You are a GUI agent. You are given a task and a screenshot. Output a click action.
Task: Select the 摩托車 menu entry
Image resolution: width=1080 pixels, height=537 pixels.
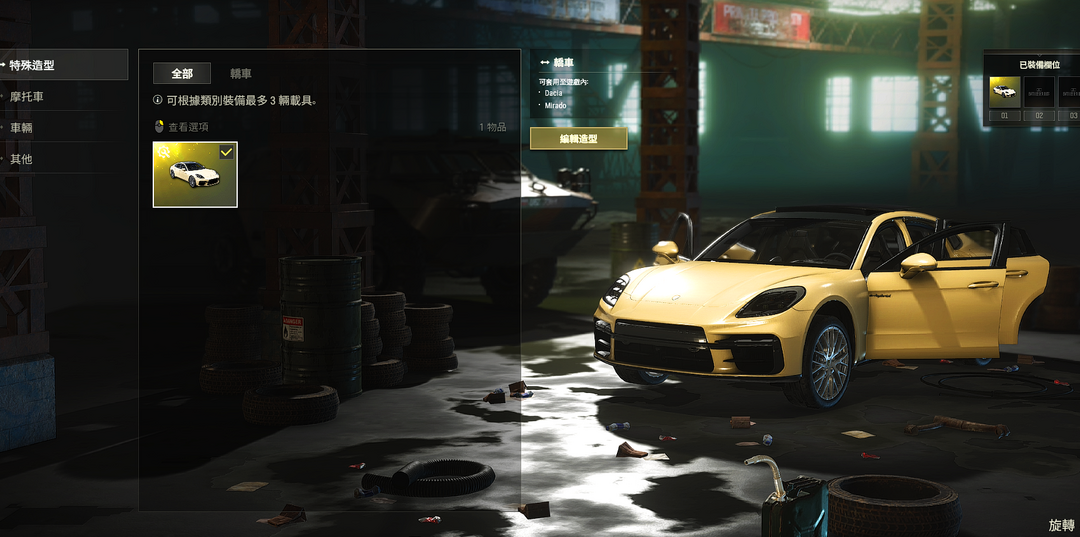point(27,97)
